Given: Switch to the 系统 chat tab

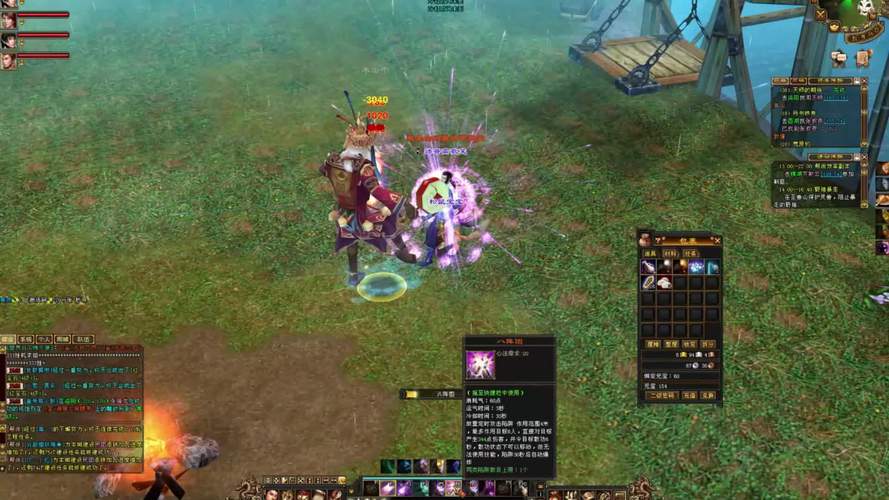Looking at the screenshot, I should 26,340.
